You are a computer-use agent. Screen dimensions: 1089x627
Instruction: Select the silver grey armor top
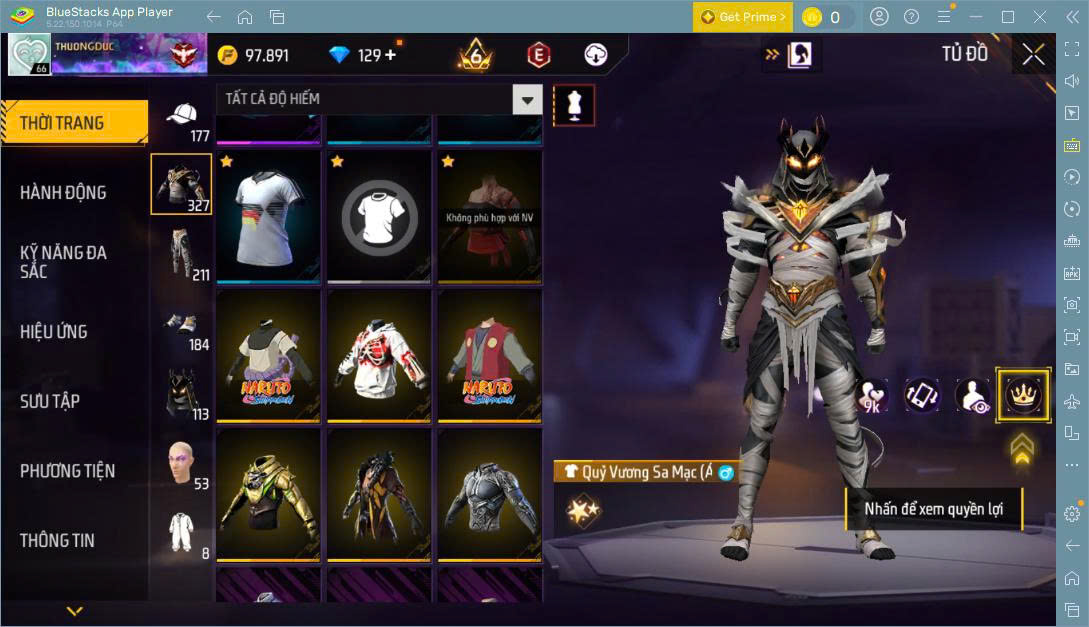click(x=490, y=495)
